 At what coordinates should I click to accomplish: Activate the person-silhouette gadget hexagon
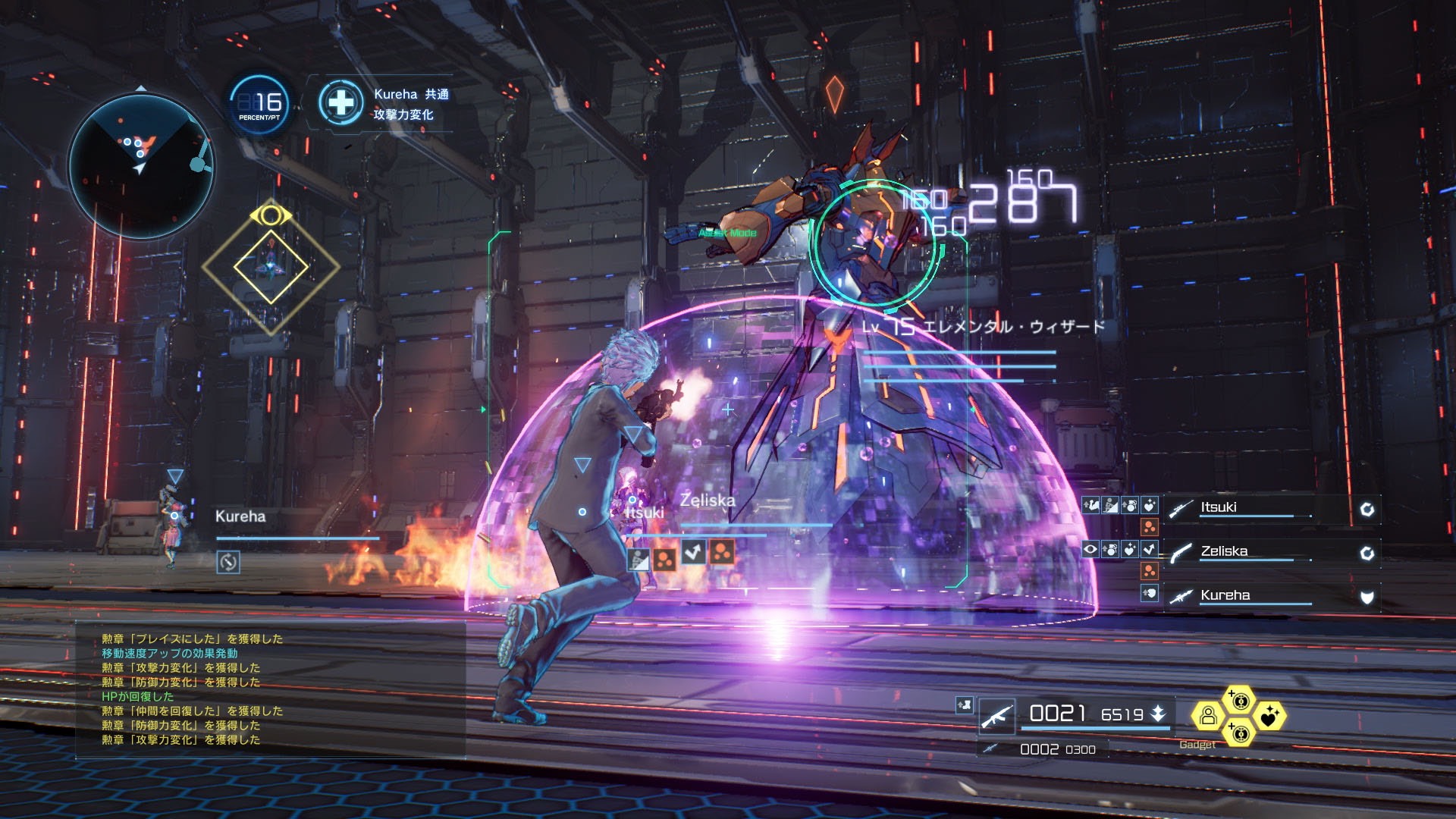[x=1208, y=715]
